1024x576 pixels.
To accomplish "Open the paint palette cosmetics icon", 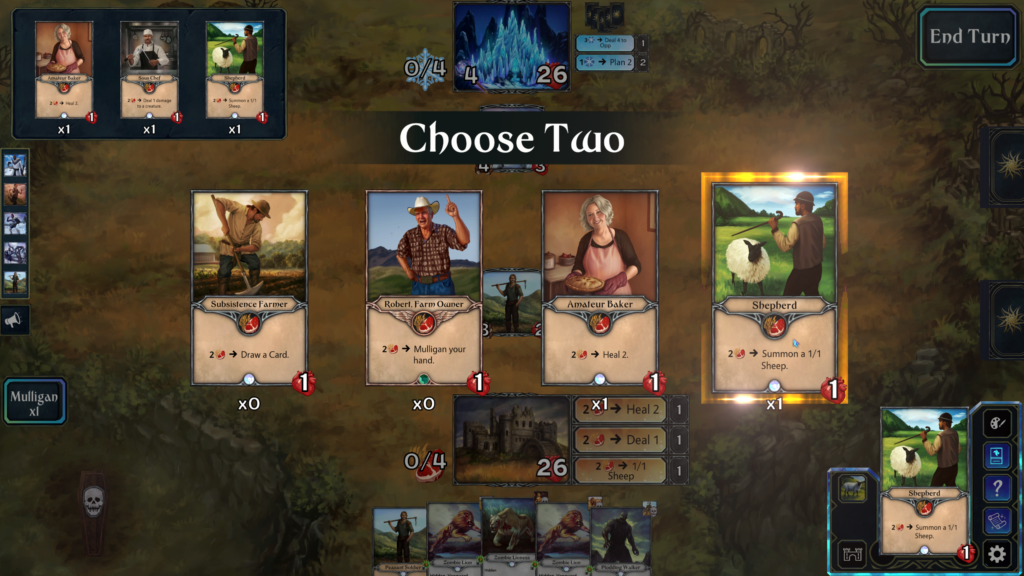I will click(x=996, y=424).
